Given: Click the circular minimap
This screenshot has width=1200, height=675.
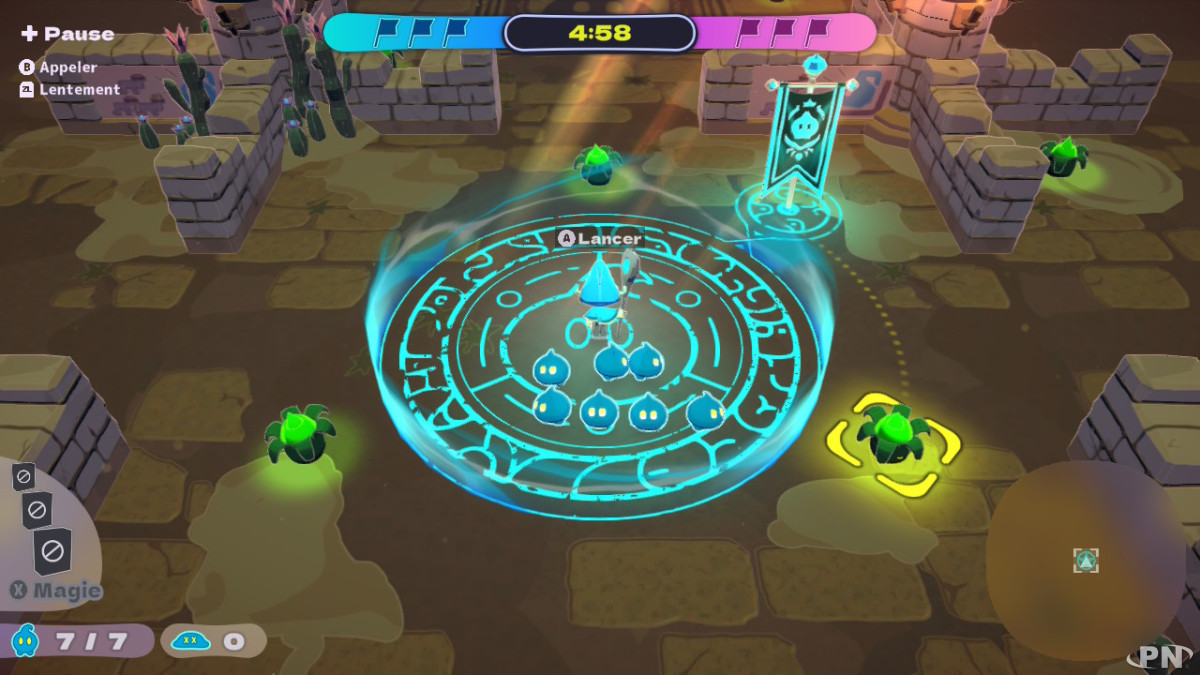Looking at the screenshot, I should pyautogui.click(x=1086, y=560).
